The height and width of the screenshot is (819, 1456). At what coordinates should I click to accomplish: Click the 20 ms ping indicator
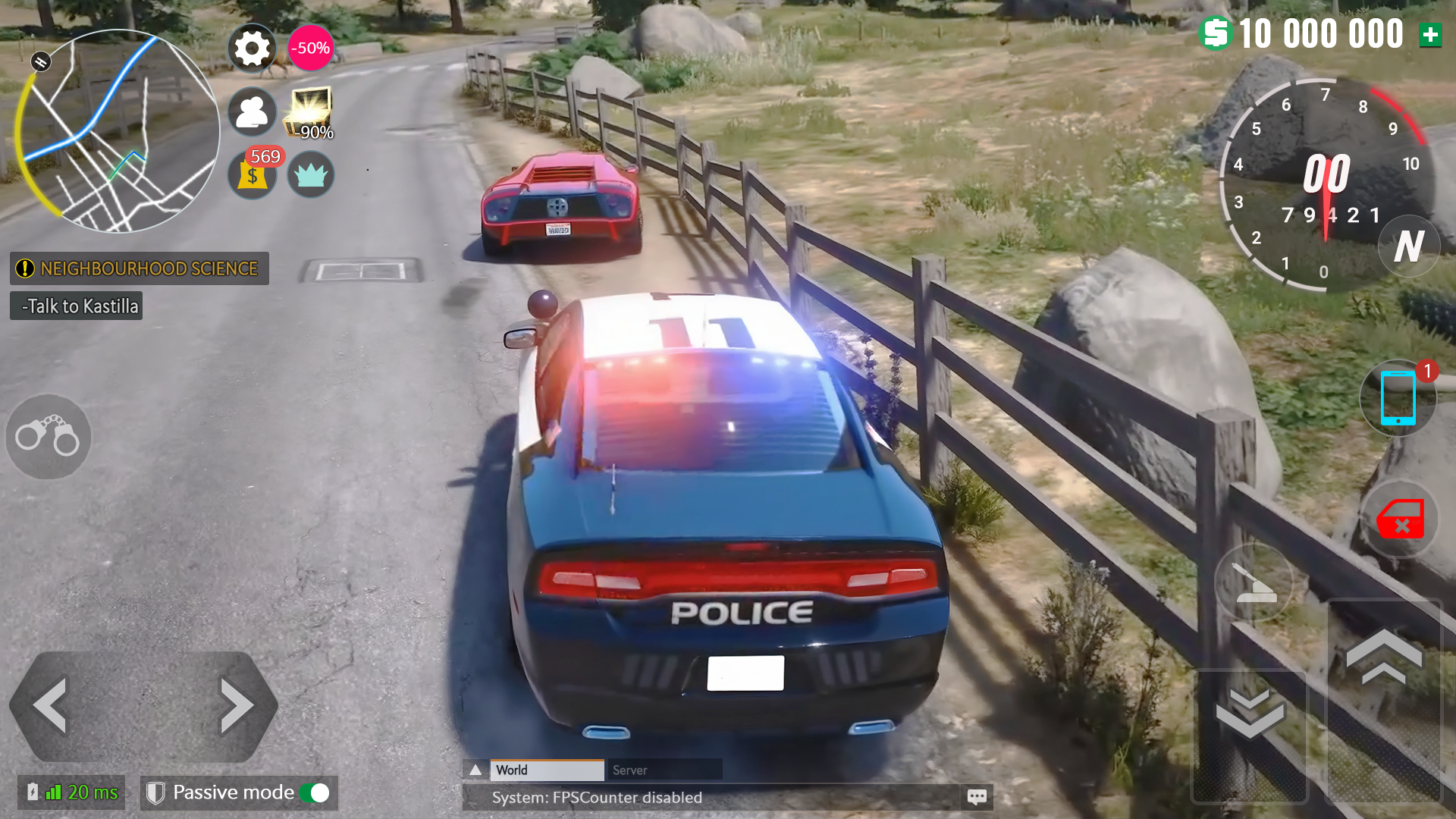click(72, 792)
